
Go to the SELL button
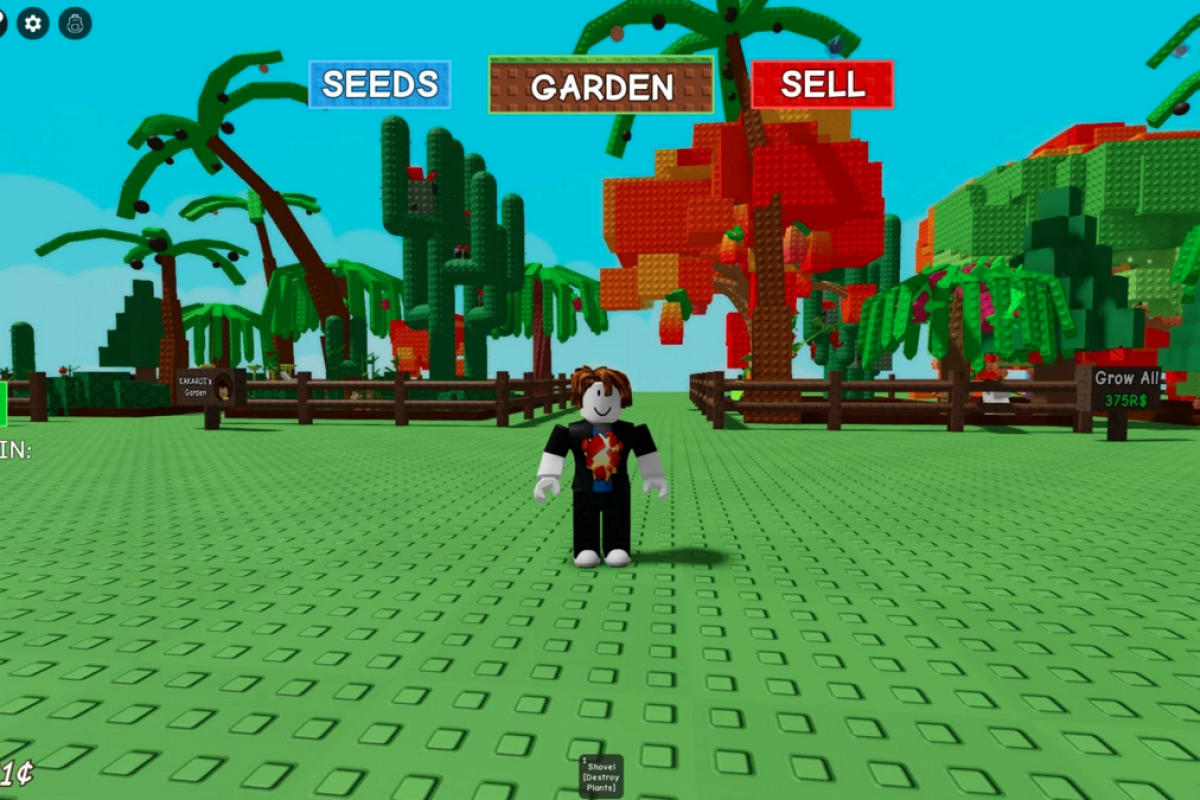tap(822, 85)
